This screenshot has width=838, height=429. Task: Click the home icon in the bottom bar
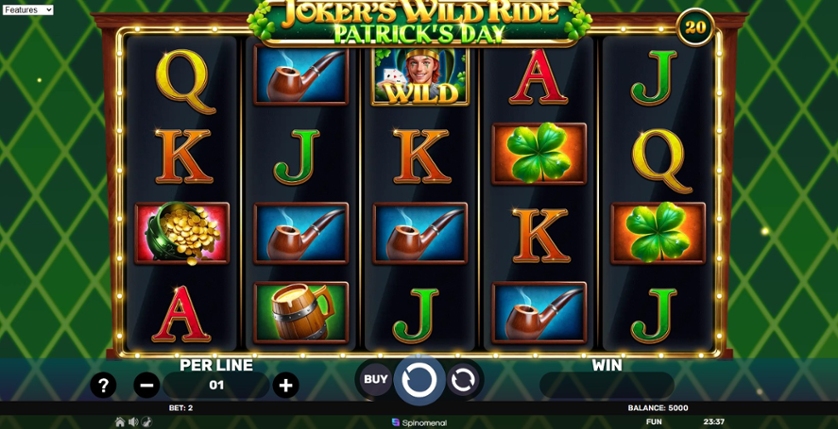tap(120, 422)
